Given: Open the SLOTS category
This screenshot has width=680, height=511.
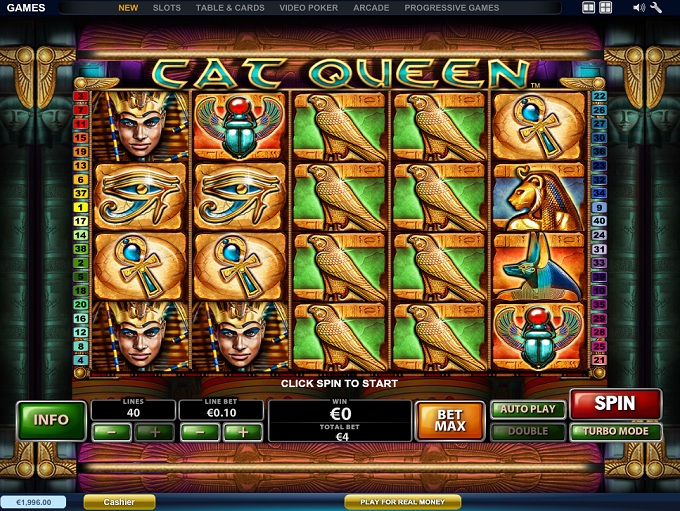Looking at the screenshot, I should coord(167,8).
